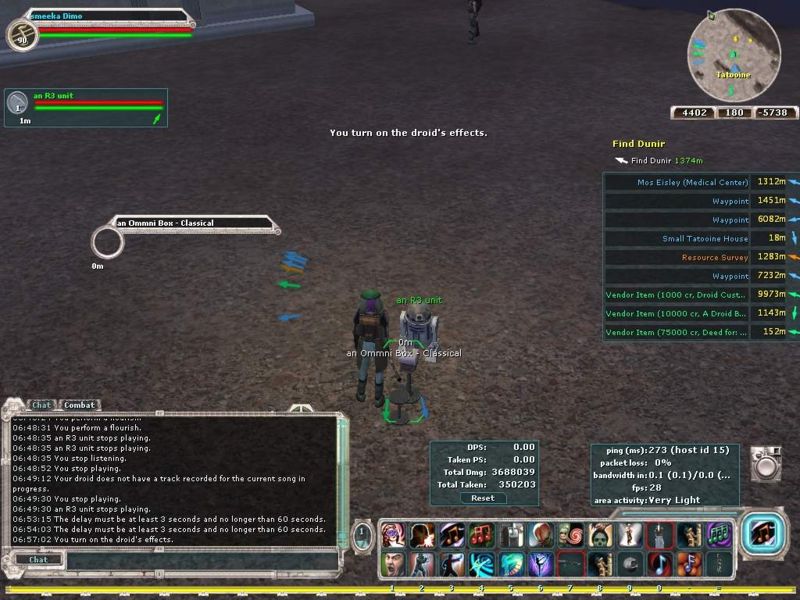Reset the damage meter
The image size is (800, 600).
(482, 498)
